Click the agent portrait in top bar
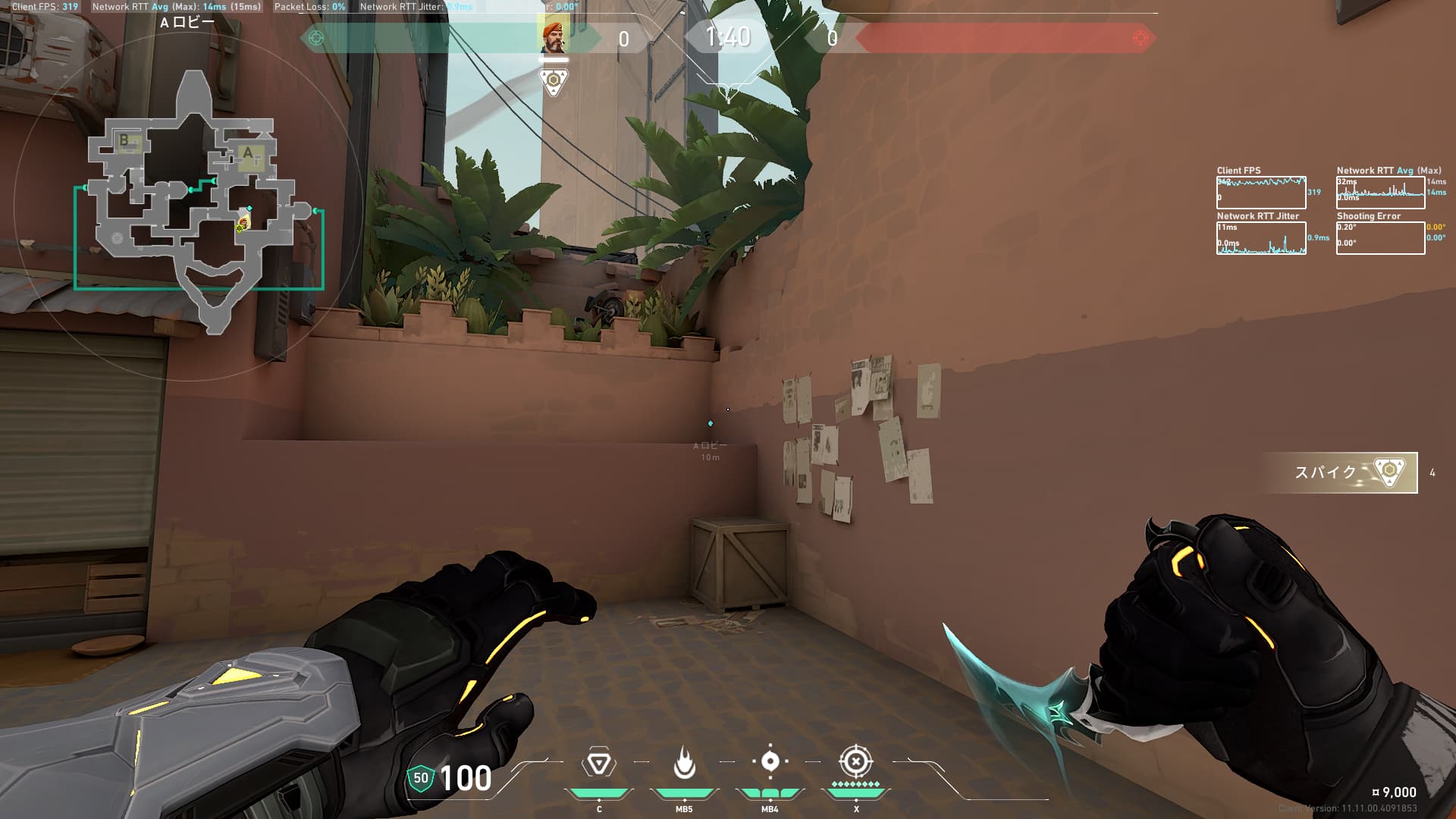 tap(553, 36)
